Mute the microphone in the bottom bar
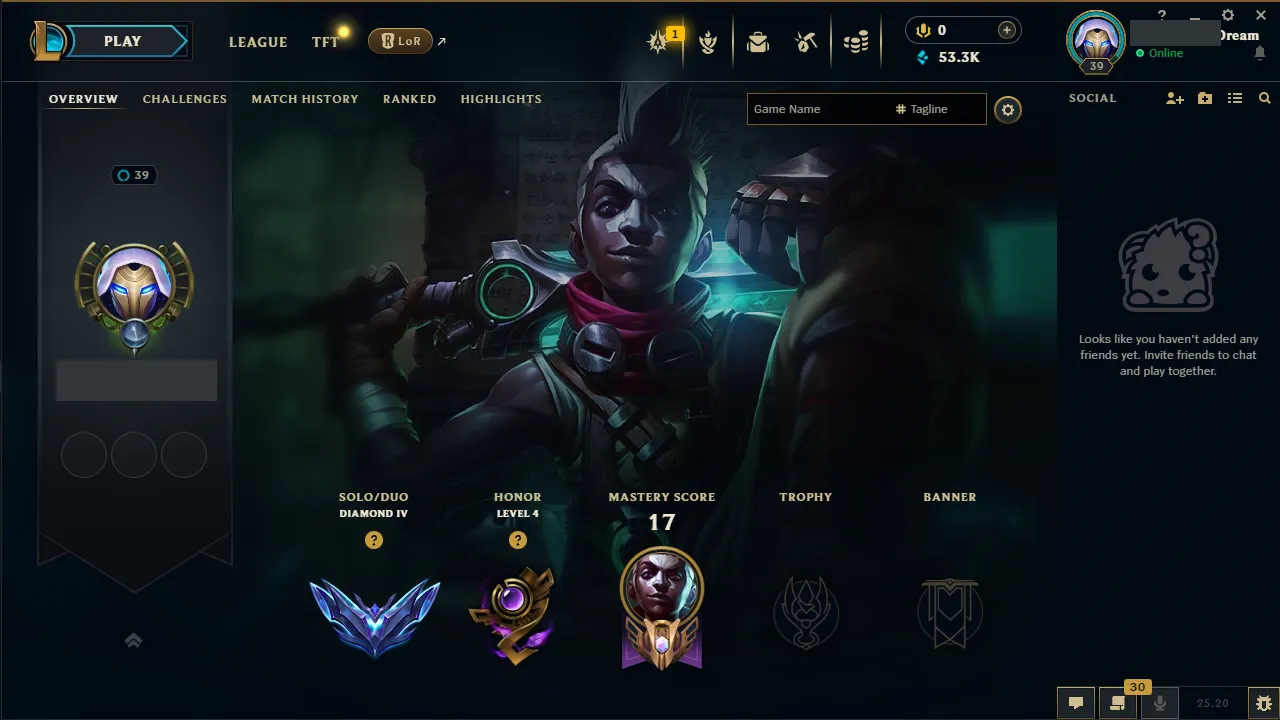1280x720 pixels. [x=1160, y=703]
